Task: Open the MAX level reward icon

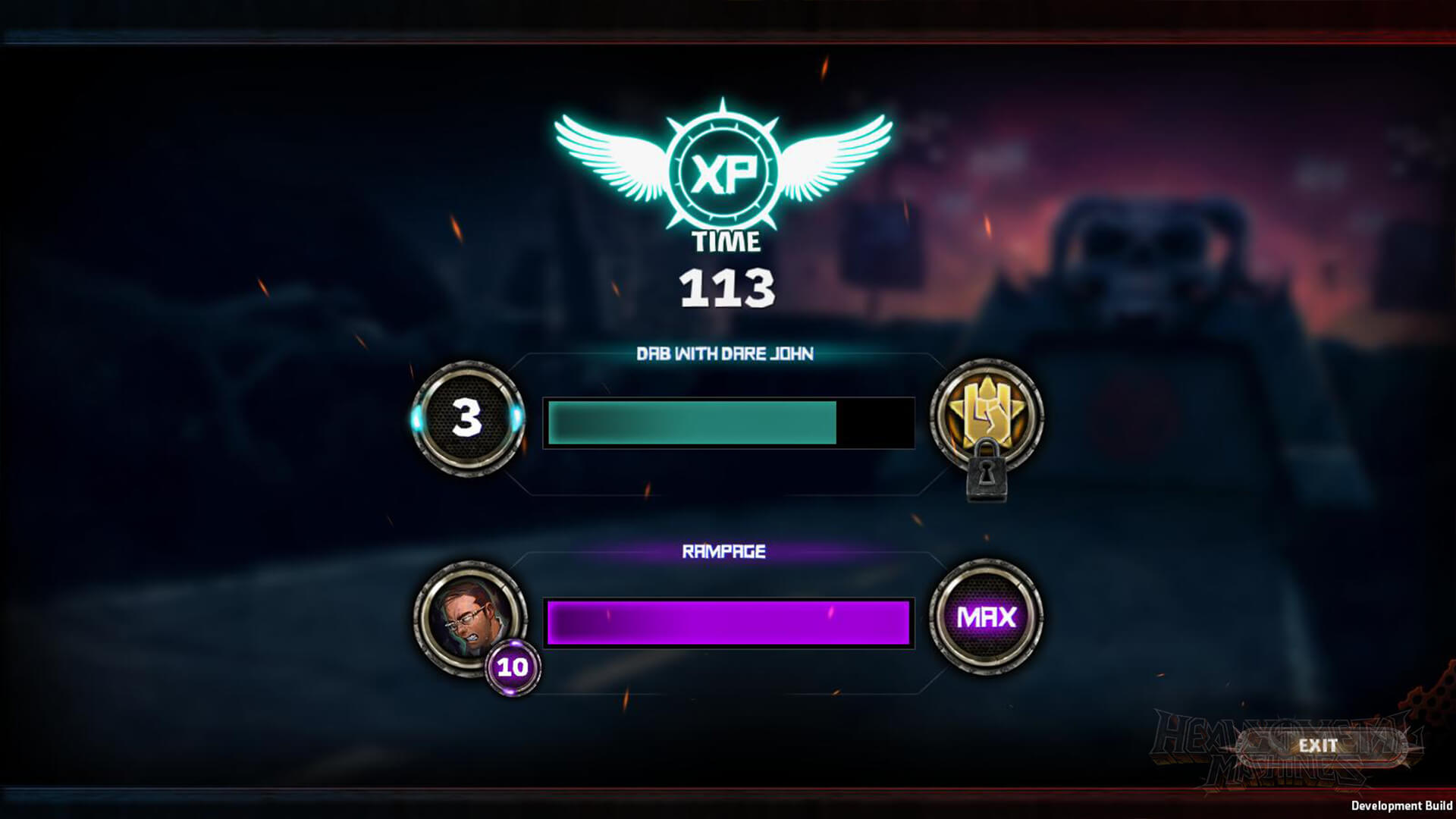Action: pos(990,618)
